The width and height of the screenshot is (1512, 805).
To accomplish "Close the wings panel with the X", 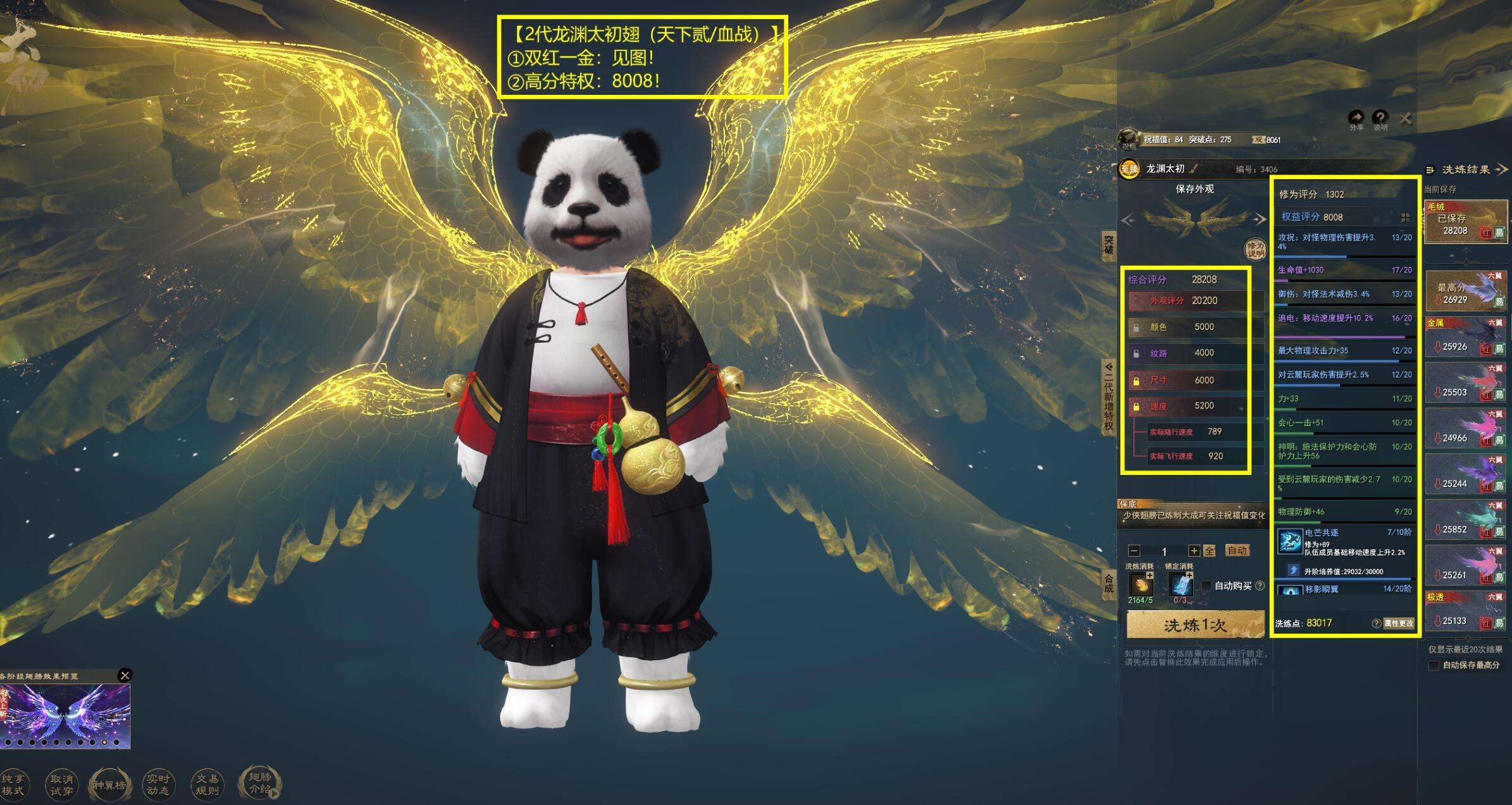I will click(1405, 118).
